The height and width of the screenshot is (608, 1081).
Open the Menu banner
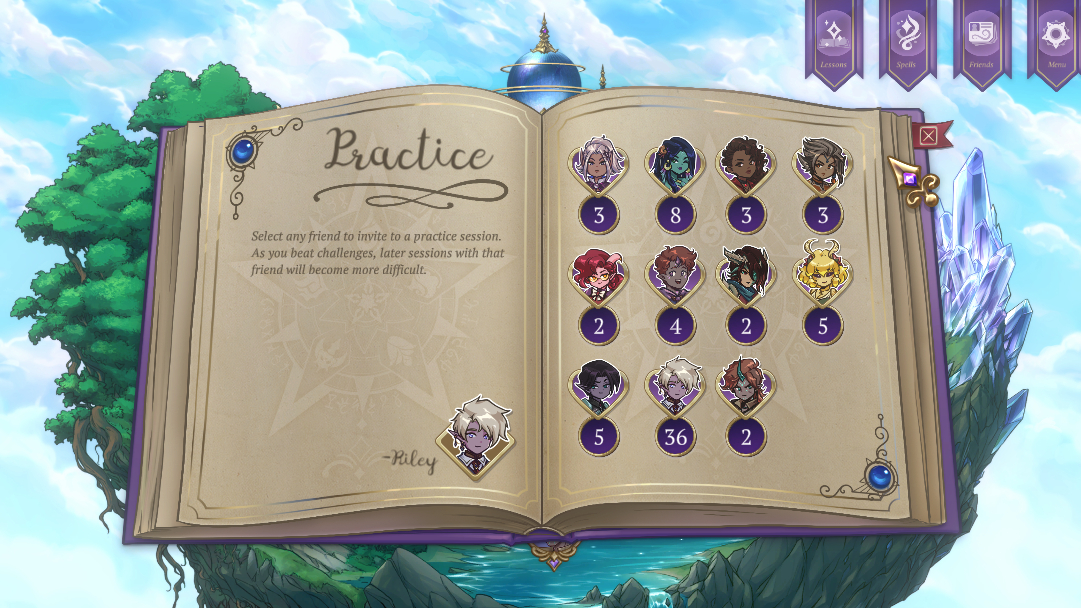click(1056, 40)
